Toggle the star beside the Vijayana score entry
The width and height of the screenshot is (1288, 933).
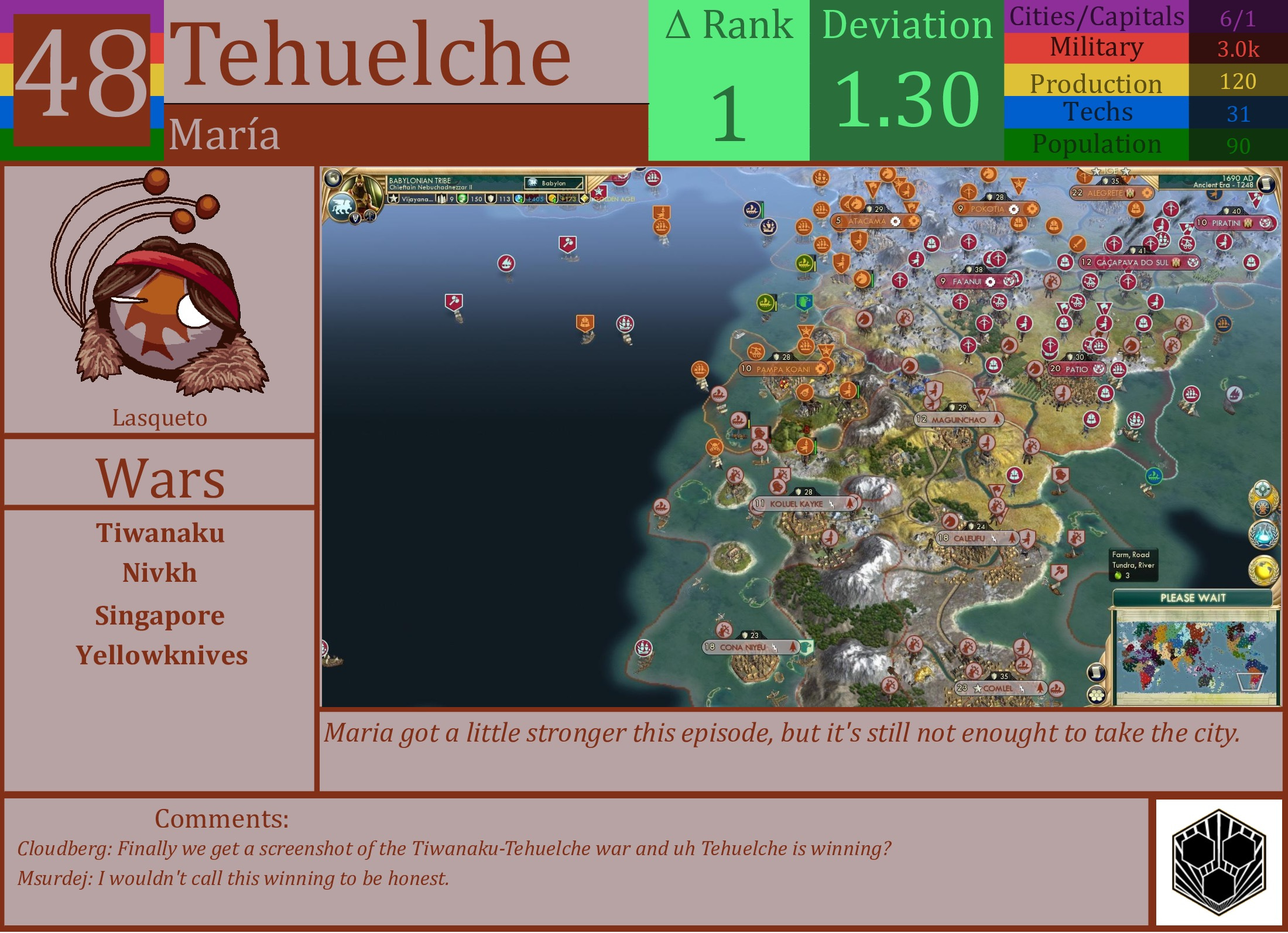point(394,198)
